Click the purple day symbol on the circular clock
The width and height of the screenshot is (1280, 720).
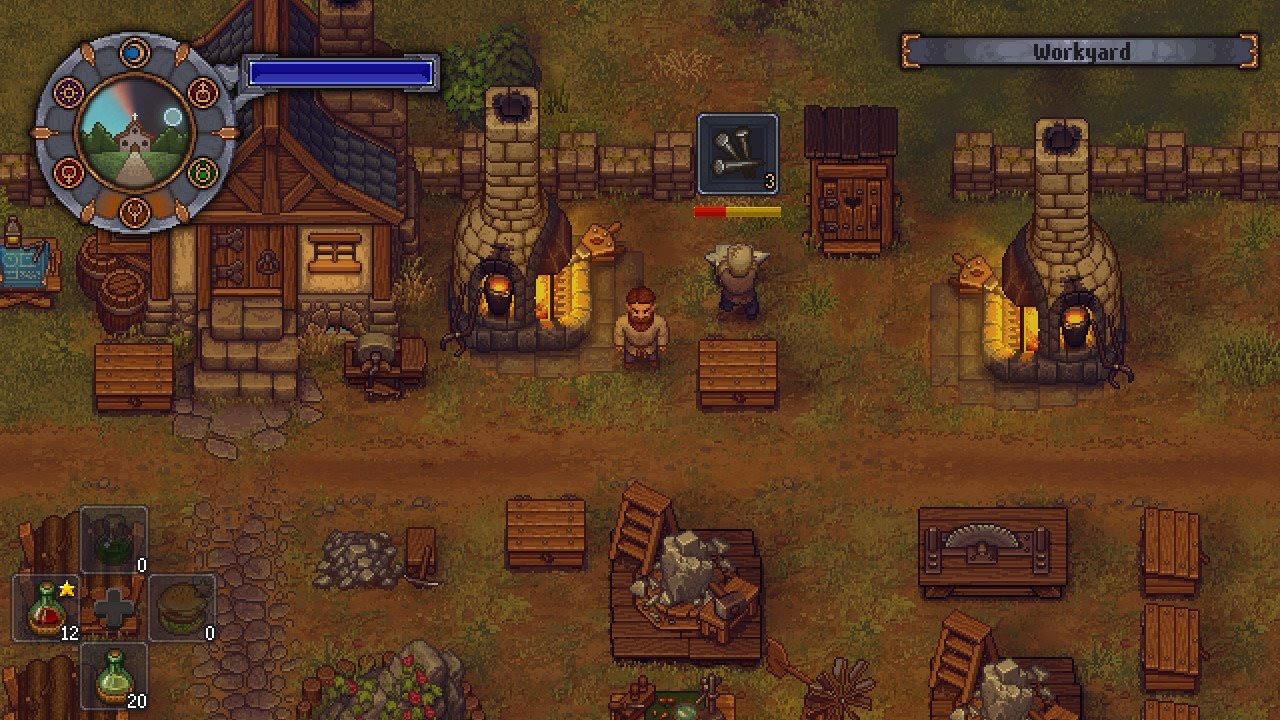[x=69, y=92]
